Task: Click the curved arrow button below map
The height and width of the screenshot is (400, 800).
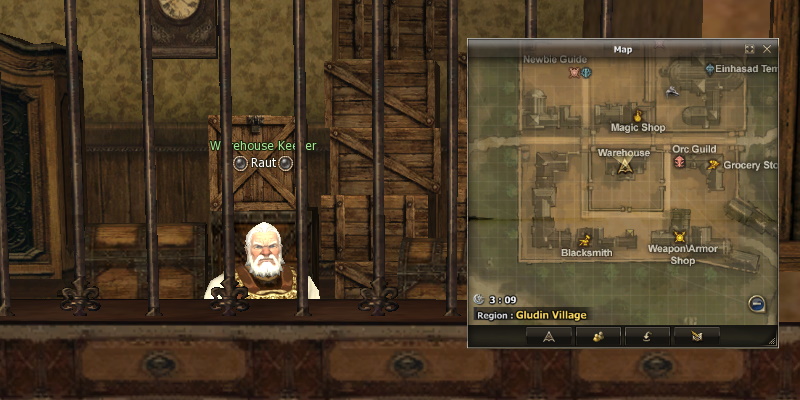Action: [647, 336]
